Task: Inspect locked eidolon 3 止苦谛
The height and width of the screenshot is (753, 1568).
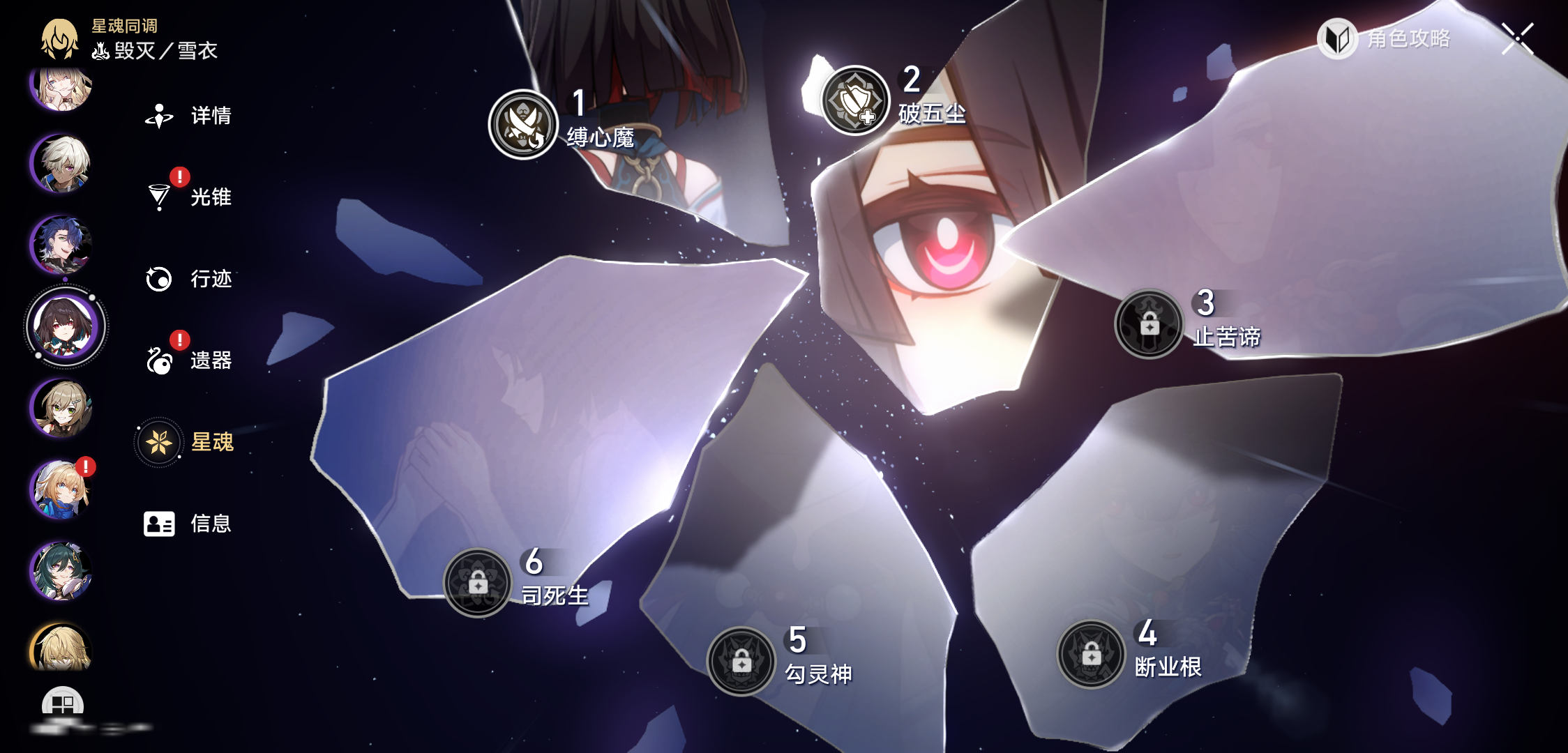Action: pos(1149,324)
